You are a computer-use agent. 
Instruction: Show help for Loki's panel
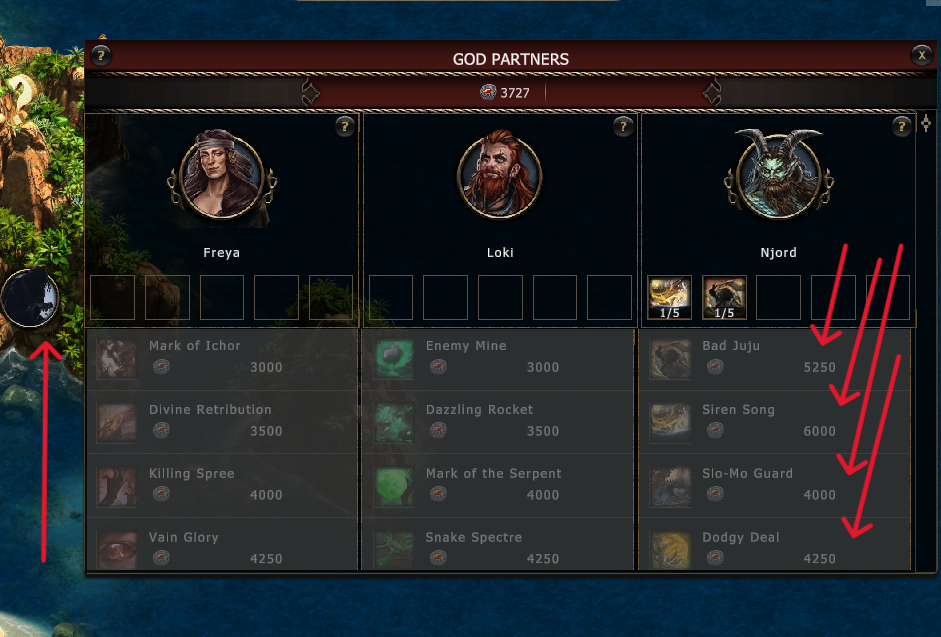(x=623, y=126)
